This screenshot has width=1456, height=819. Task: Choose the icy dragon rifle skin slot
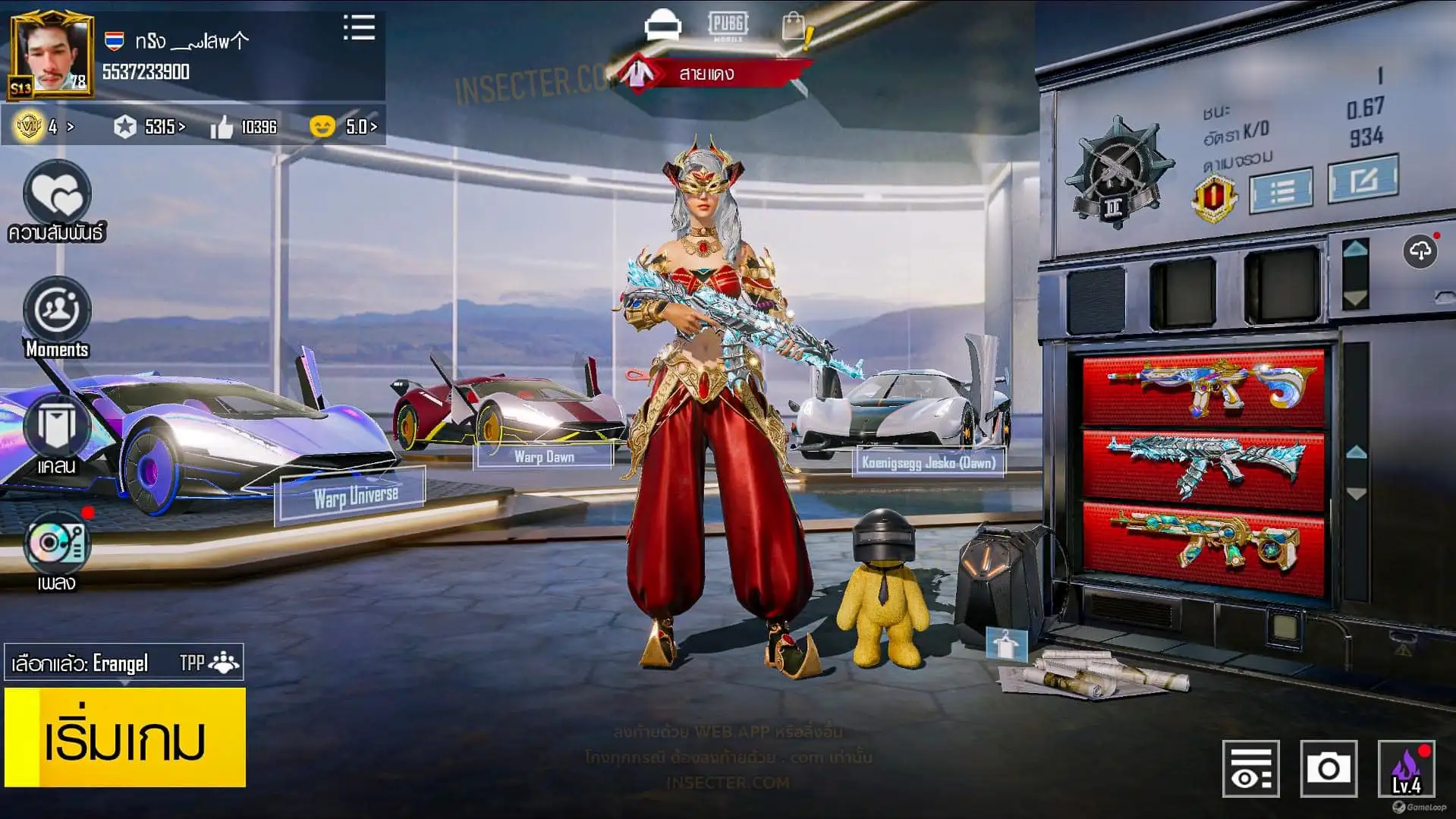(1203, 467)
